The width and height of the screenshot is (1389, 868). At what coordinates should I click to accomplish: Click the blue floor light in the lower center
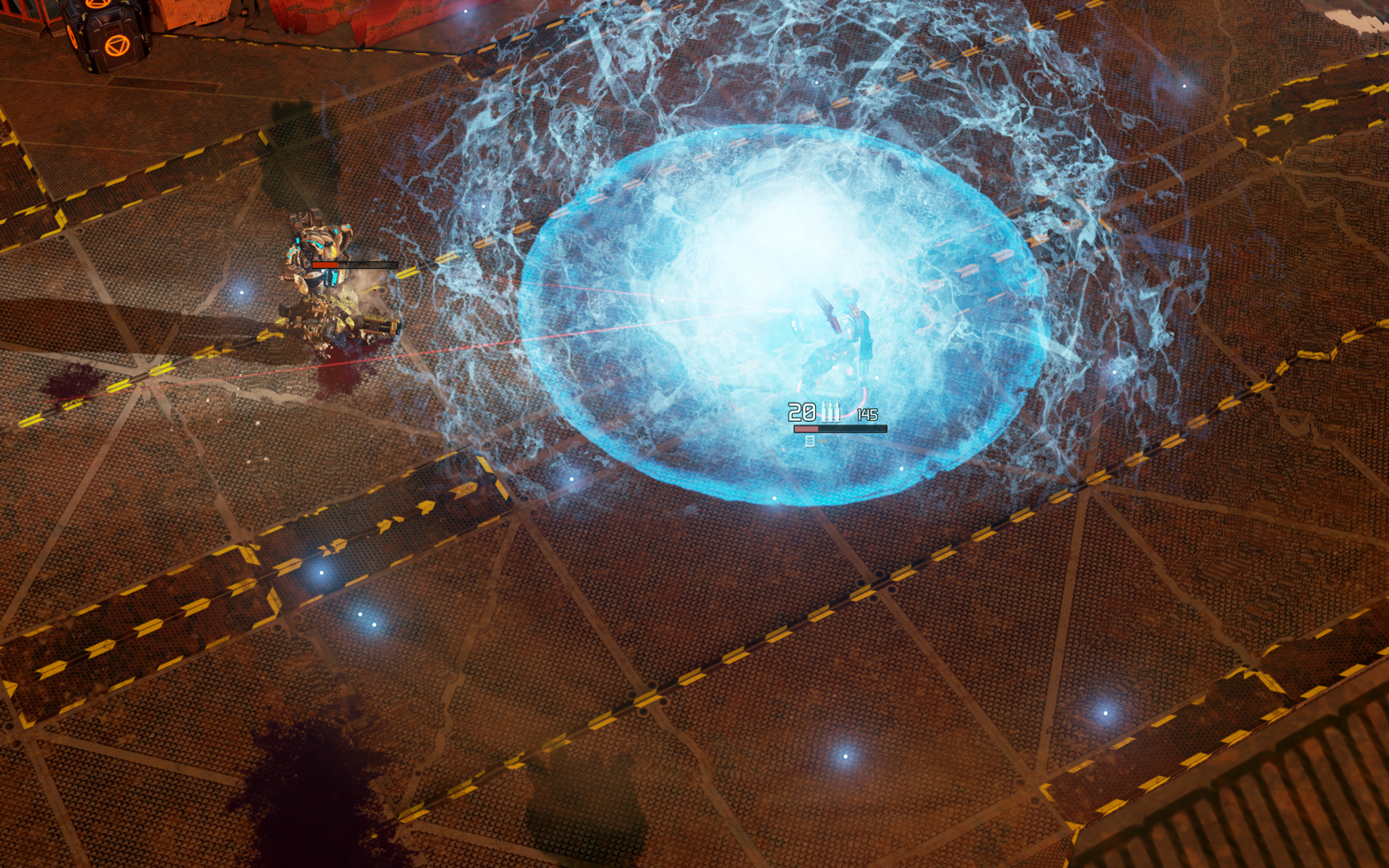(847, 756)
